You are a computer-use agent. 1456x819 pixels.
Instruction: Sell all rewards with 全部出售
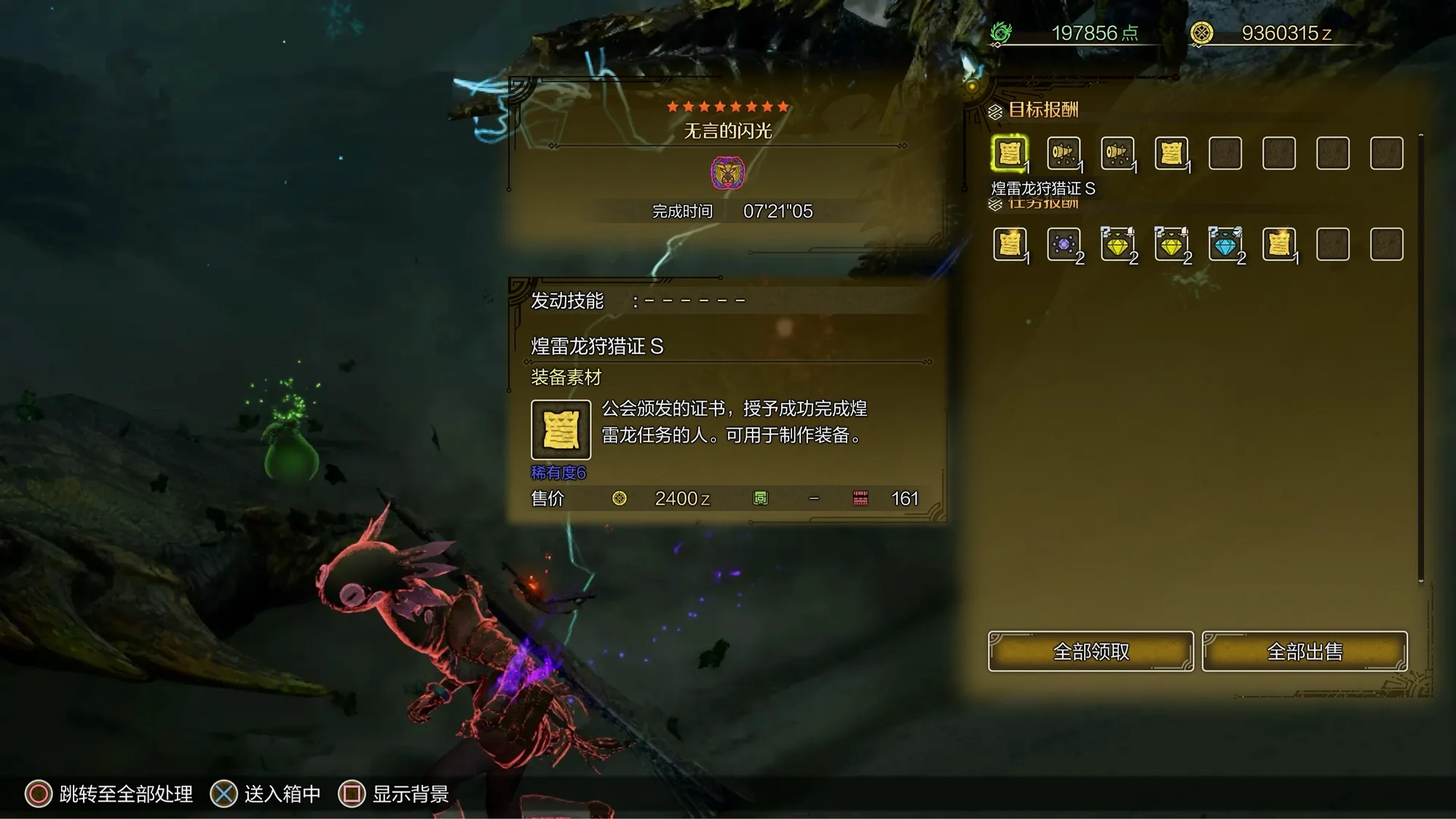pyautogui.click(x=1305, y=651)
